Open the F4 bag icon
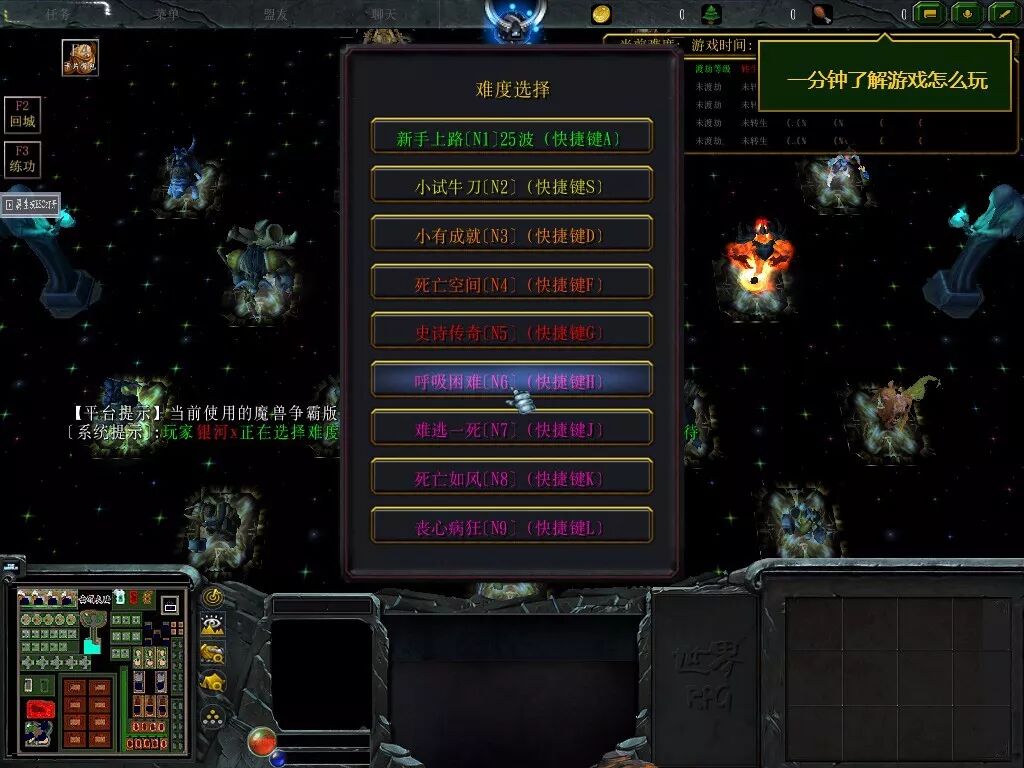Viewport: 1024px width, 768px height. [79, 58]
